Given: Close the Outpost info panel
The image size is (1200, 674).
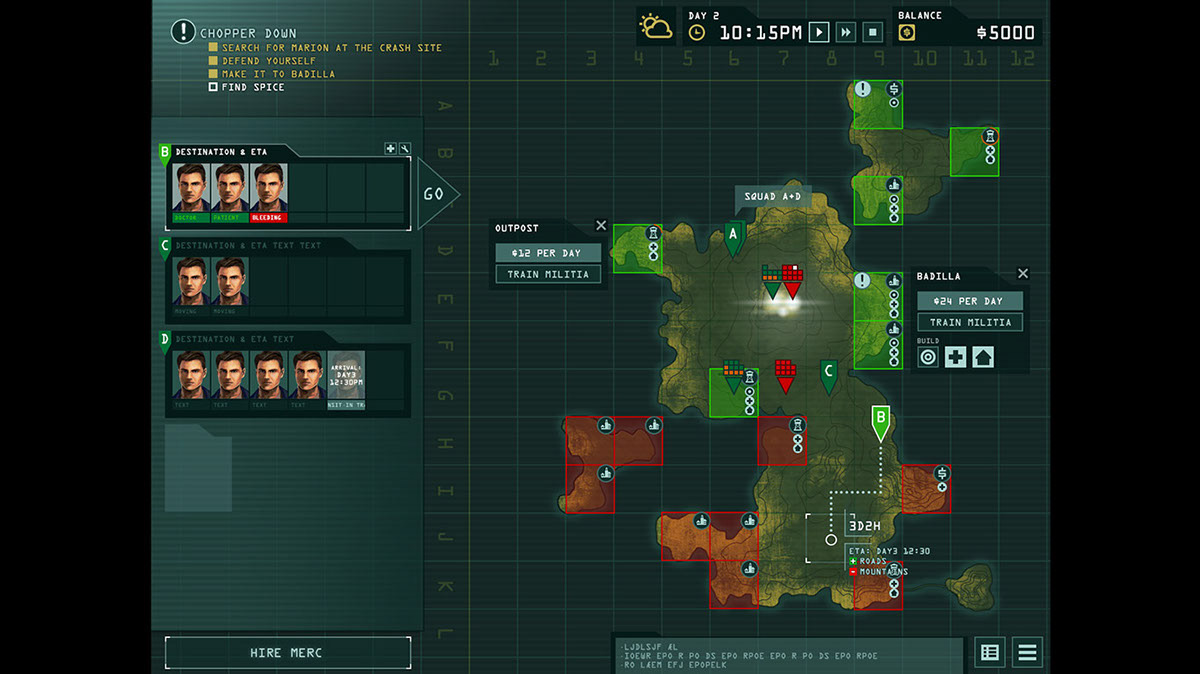Looking at the screenshot, I should pyautogui.click(x=601, y=226).
